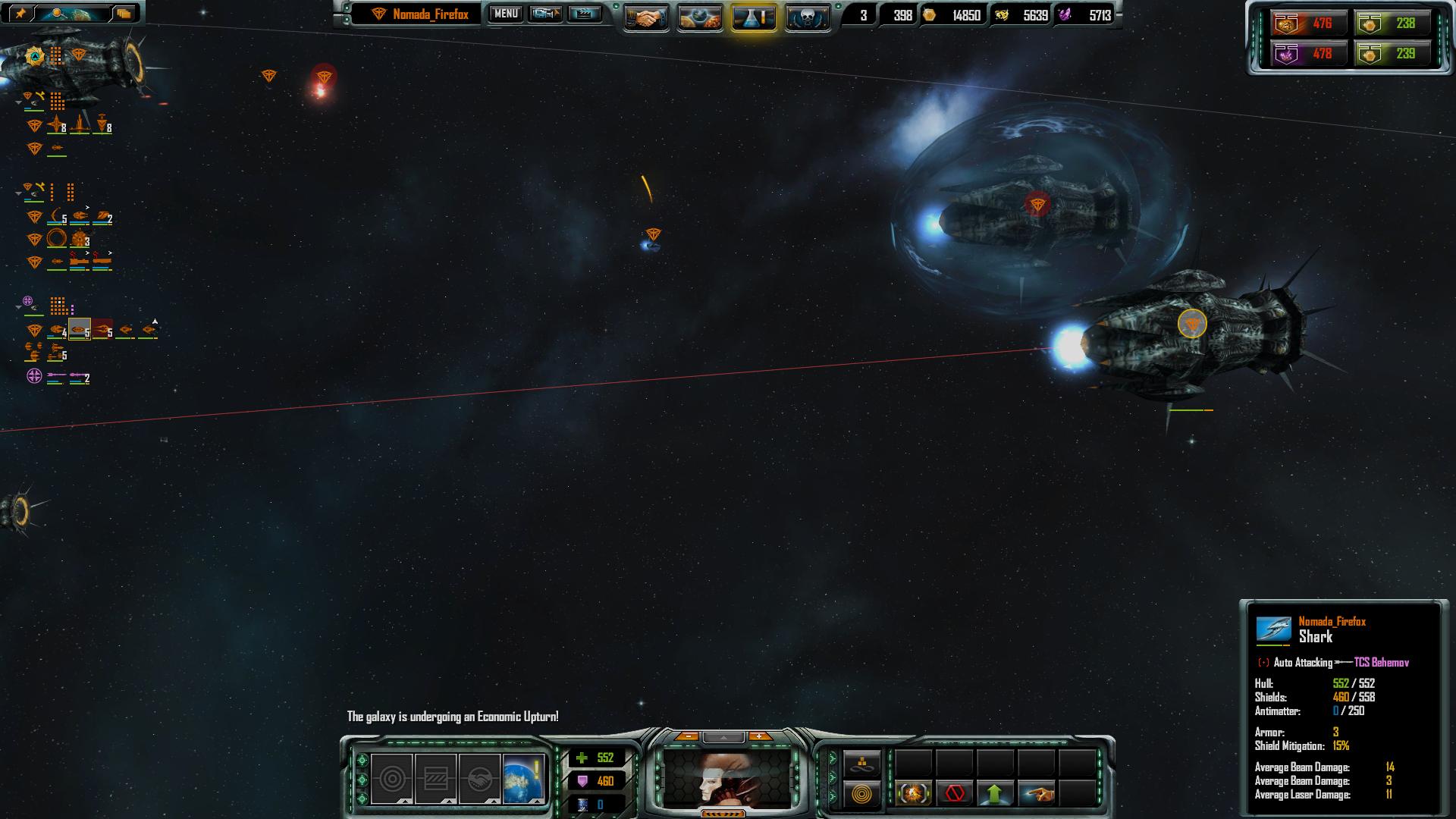Open the diplomacy handshake screen
Image resolution: width=1456 pixels, height=819 pixels.
[x=646, y=17]
